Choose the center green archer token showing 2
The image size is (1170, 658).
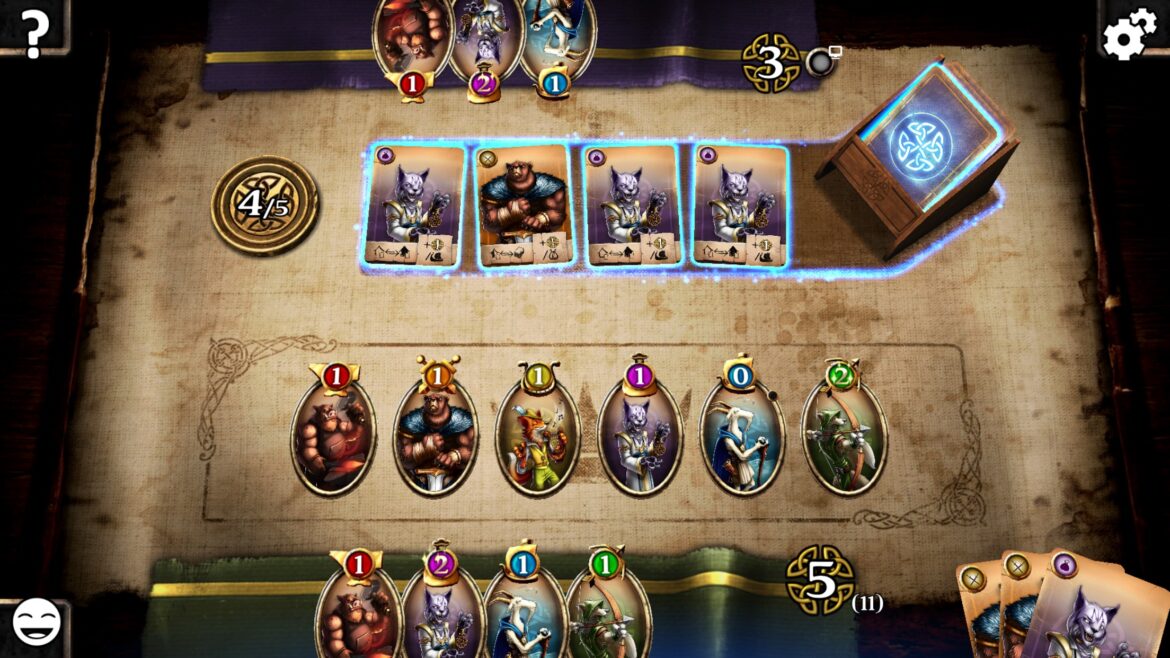pyautogui.click(x=844, y=437)
